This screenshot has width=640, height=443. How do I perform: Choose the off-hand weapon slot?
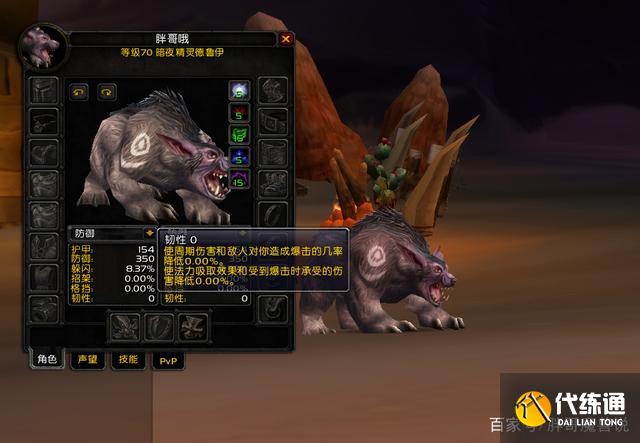coord(160,326)
